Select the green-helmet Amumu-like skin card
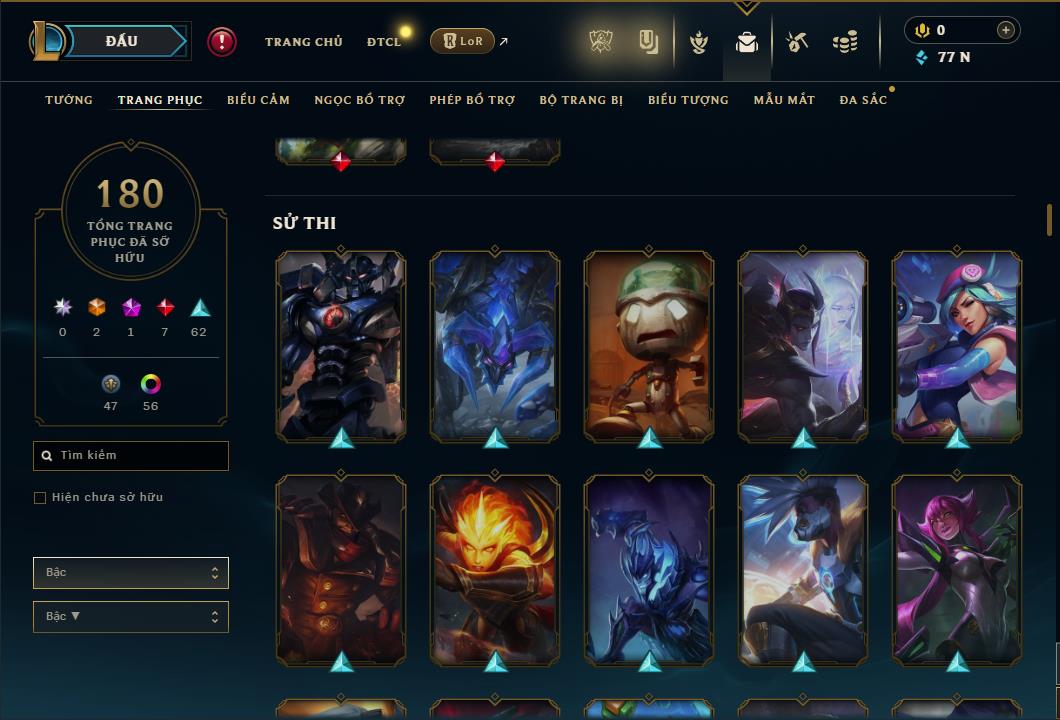The height and width of the screenshot is (720, 1060). click(x=649, y=345)
